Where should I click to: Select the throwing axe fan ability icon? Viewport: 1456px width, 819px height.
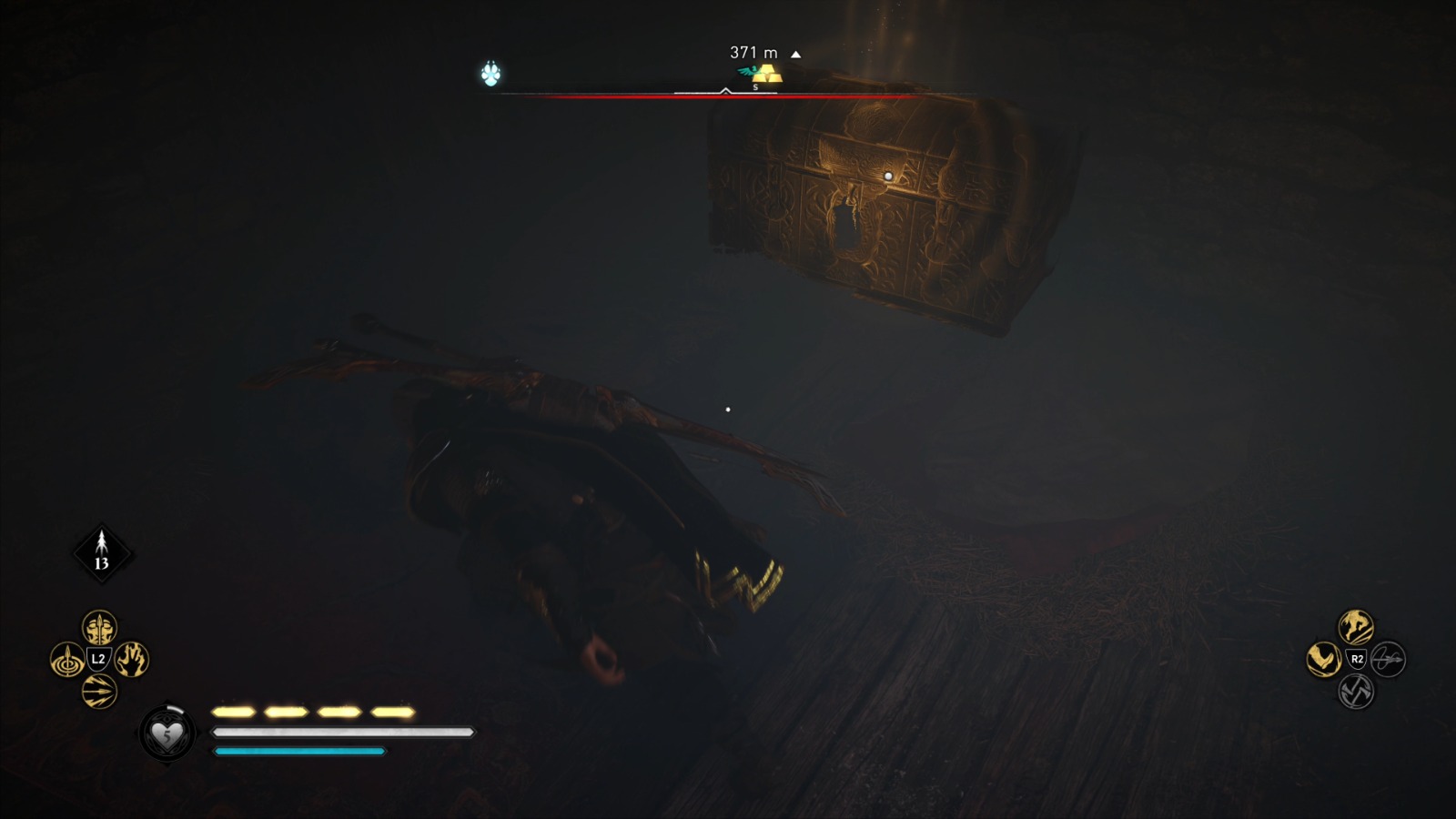(98, 690)
